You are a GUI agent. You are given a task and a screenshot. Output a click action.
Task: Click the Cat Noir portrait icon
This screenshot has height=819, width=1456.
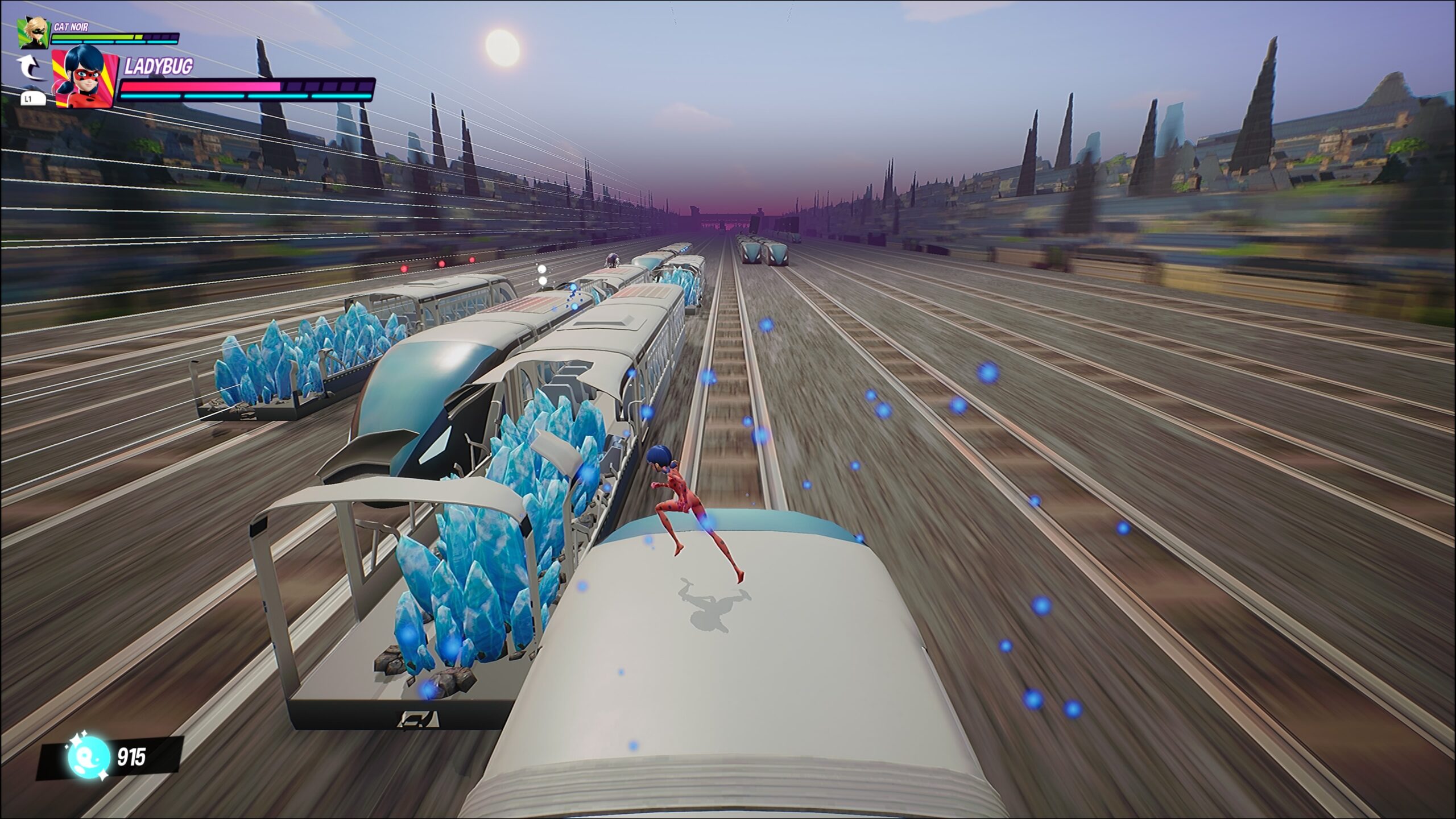point(34,33)
